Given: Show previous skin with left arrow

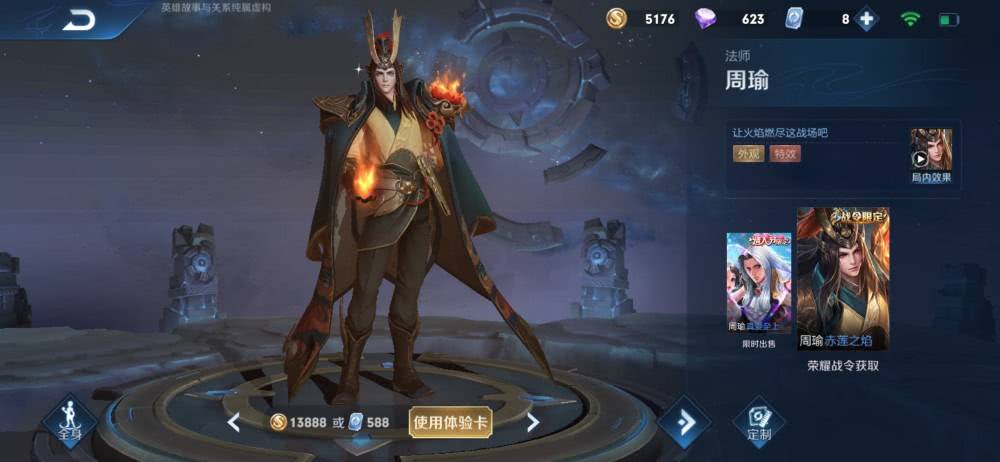Looking at the screenshot, I should (x=233, y=422).
